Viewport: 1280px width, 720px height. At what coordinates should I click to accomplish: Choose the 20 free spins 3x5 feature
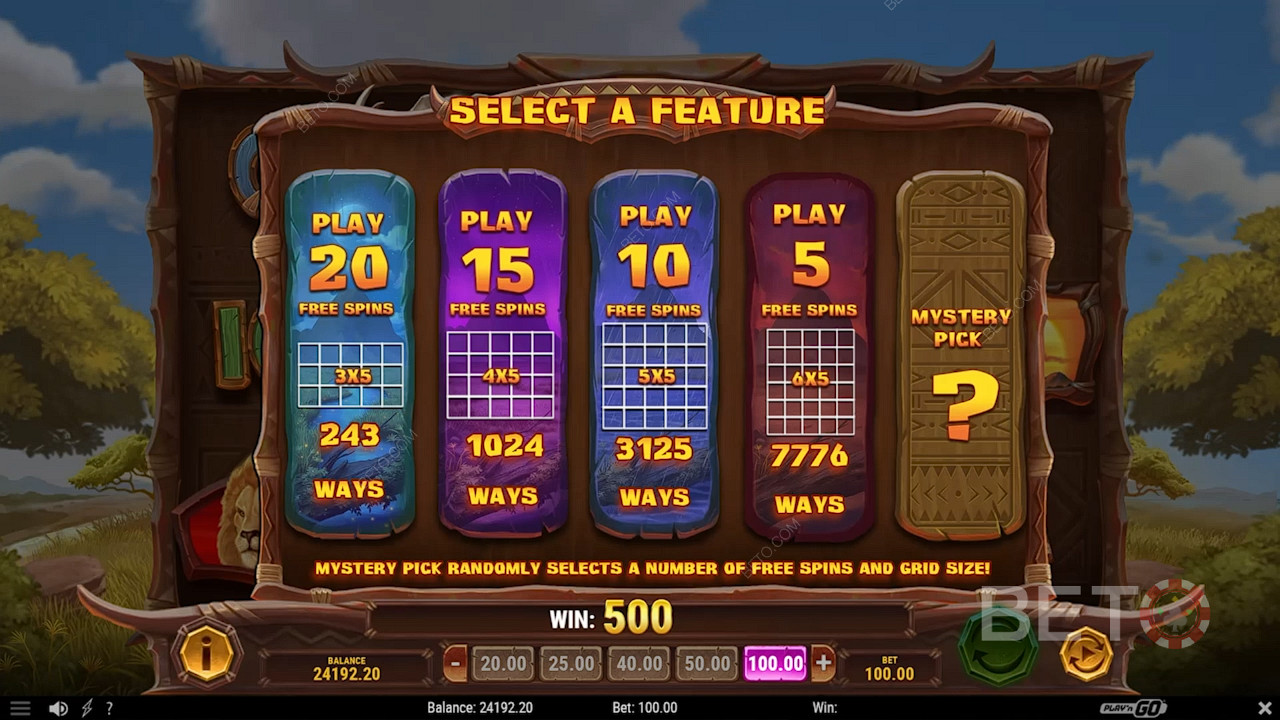point(349,355)
